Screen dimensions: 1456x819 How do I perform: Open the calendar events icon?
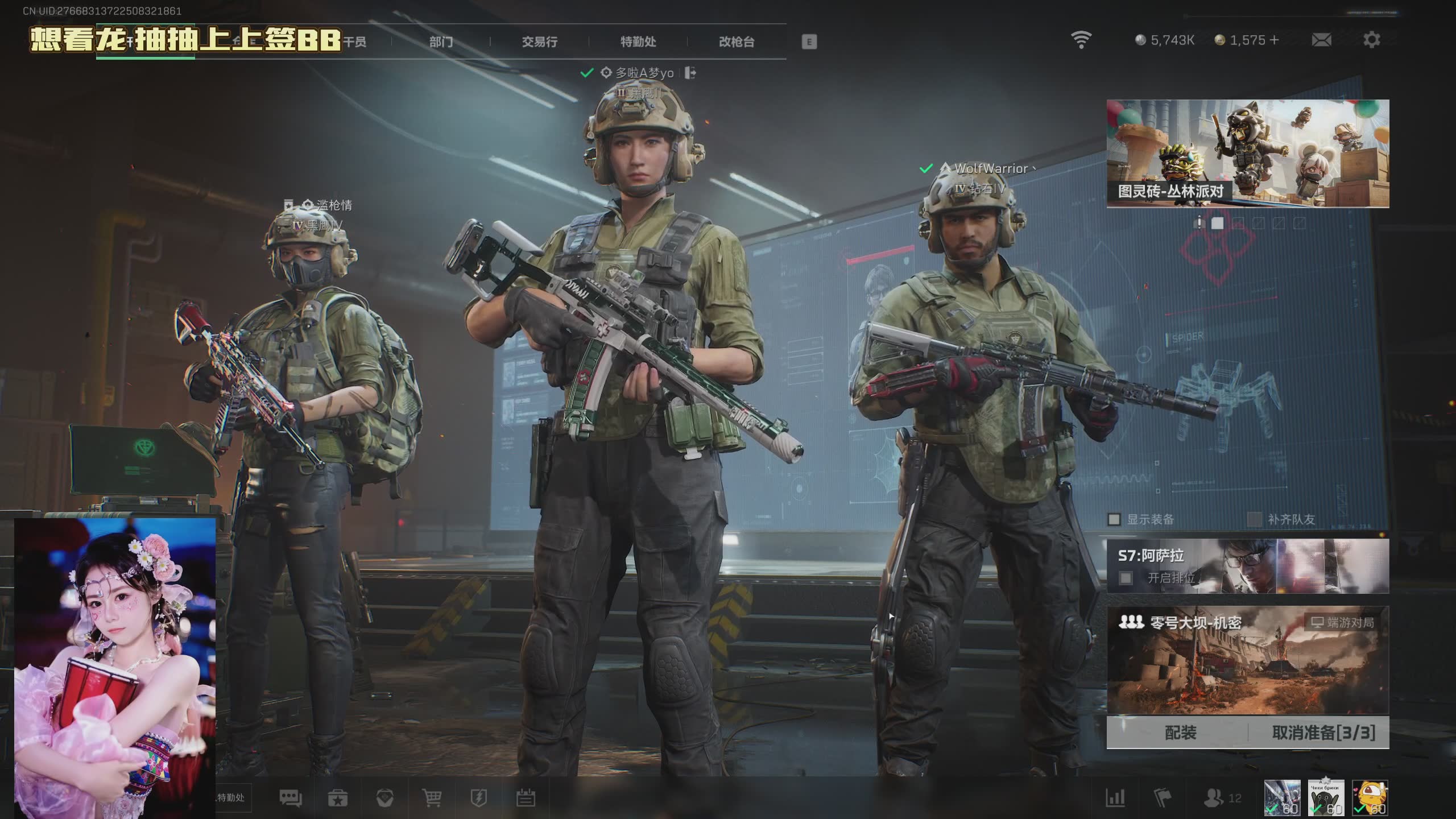[x=526, y=798]
